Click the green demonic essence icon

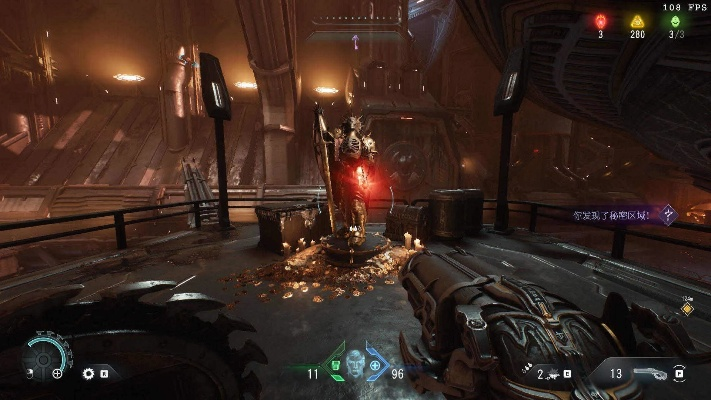(x=674, y=21)
